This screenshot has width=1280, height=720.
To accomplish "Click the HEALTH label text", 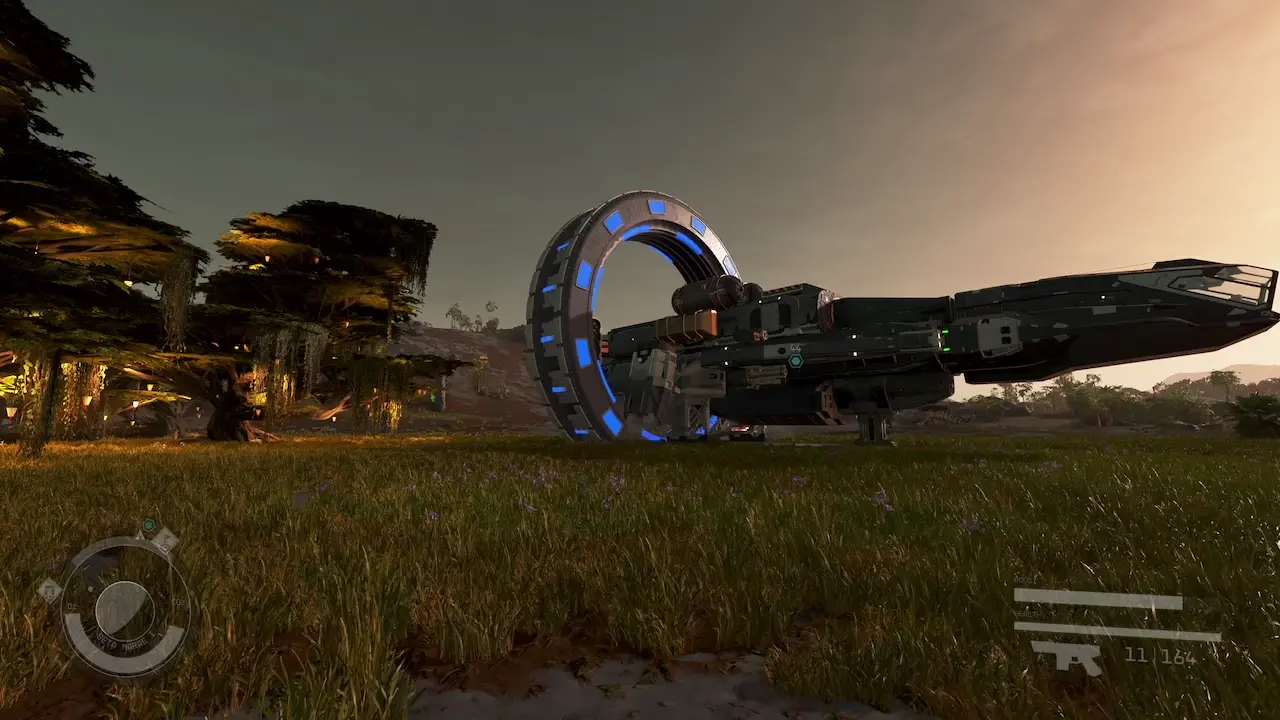I will (1026, 613).
